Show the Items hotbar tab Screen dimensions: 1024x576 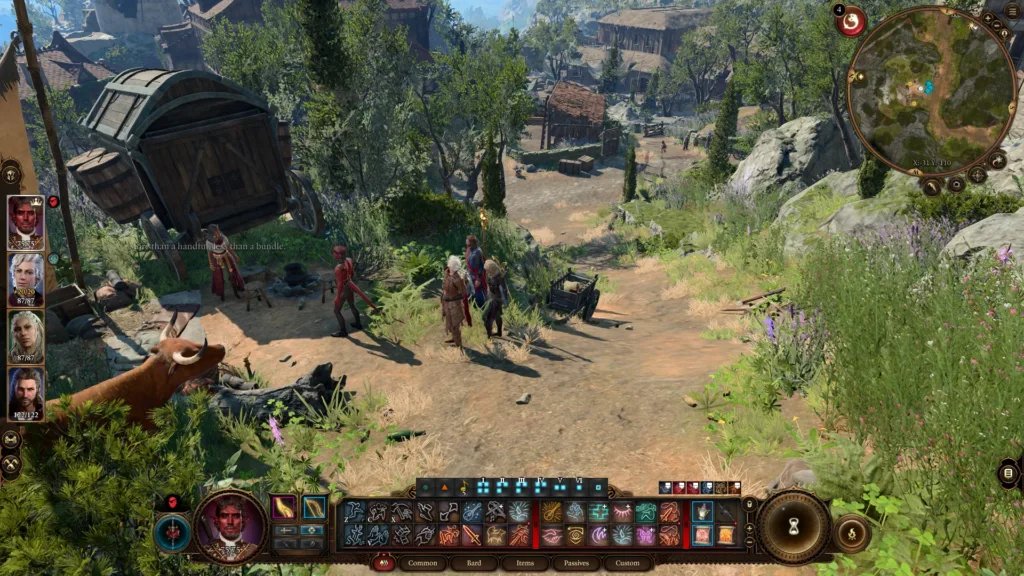point(525,564)
